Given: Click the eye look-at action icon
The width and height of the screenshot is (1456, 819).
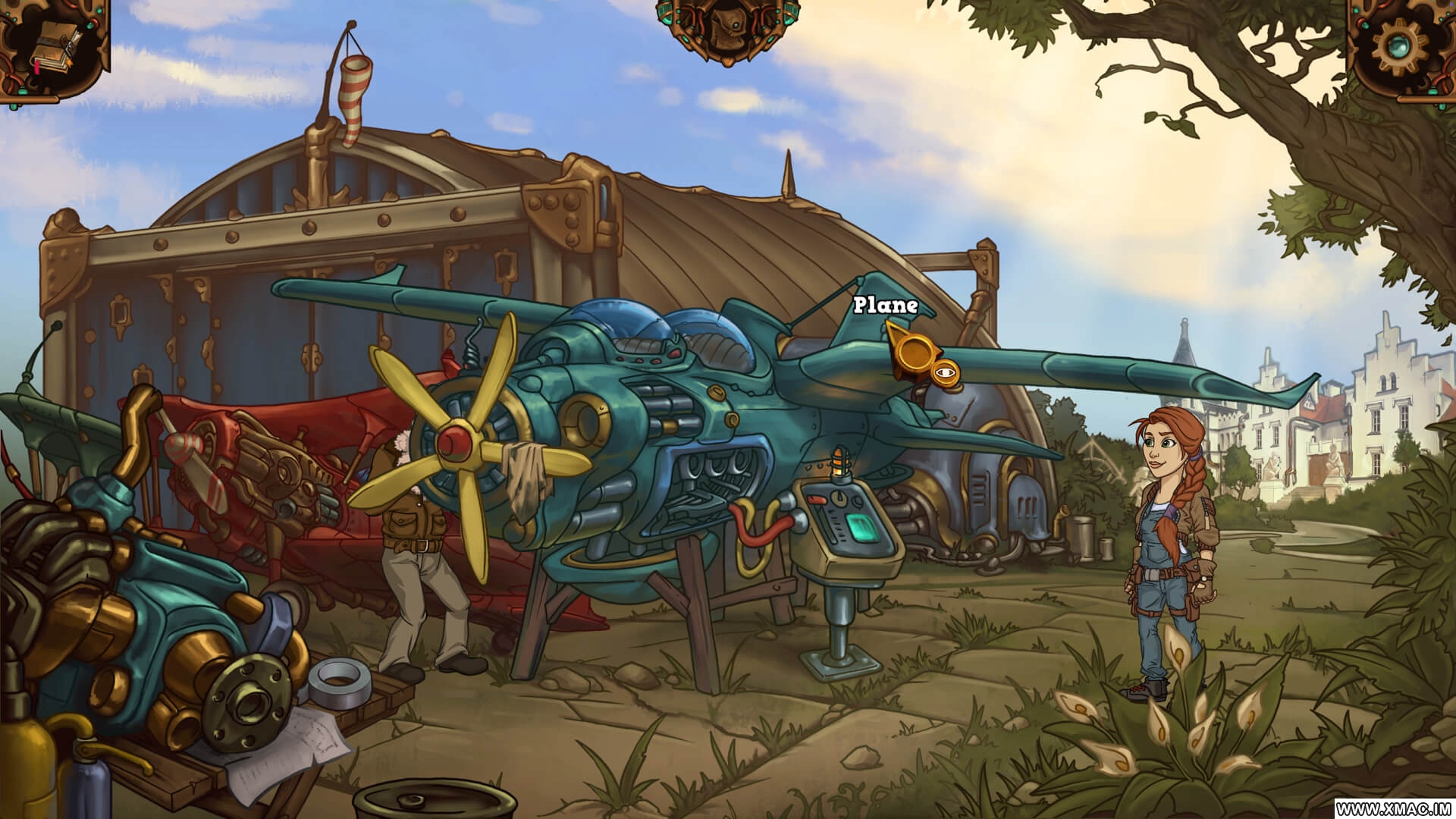Looking at the screenshot, I should click(944, 372).
